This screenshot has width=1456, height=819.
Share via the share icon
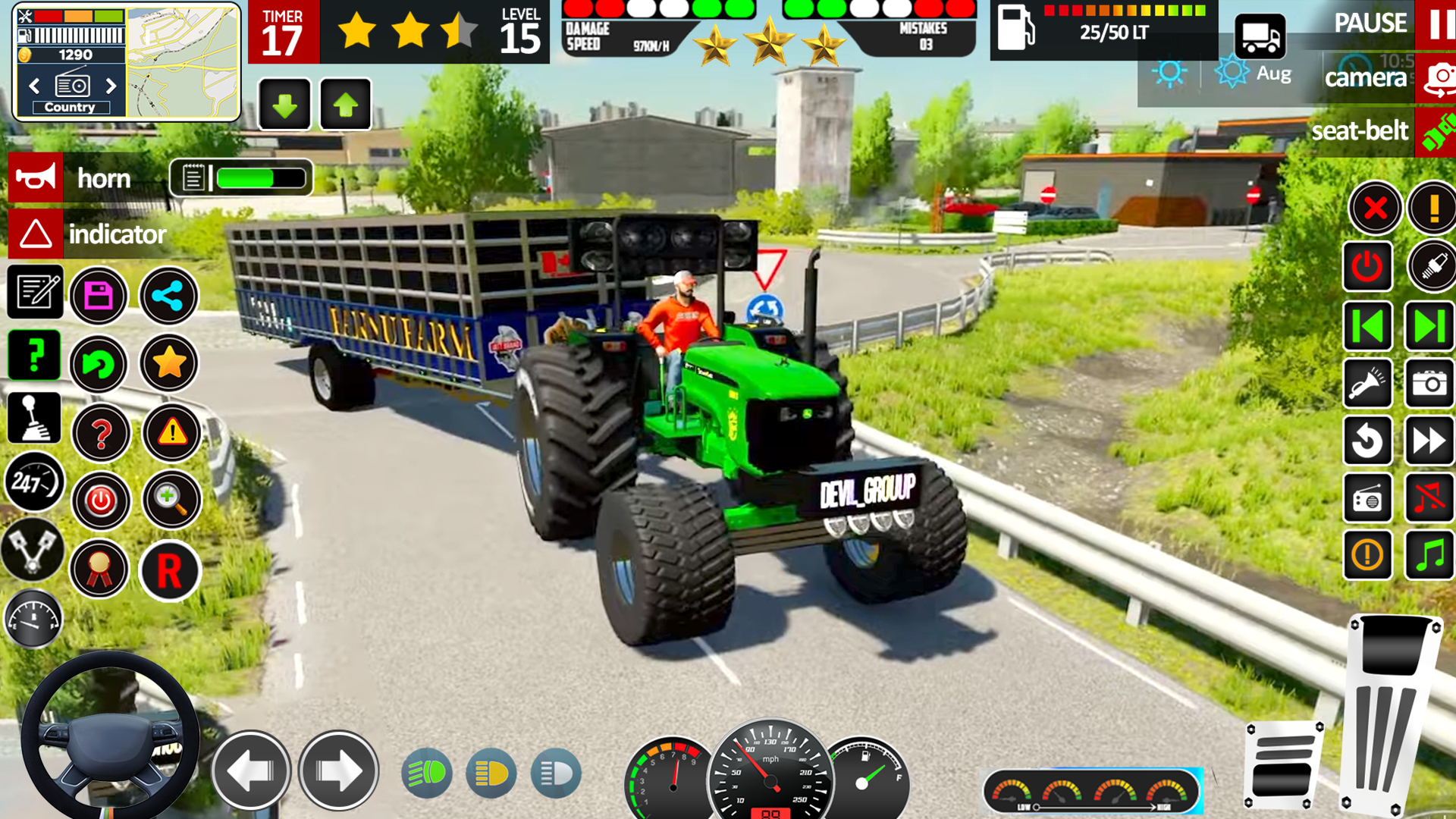[x=169, y=296]
